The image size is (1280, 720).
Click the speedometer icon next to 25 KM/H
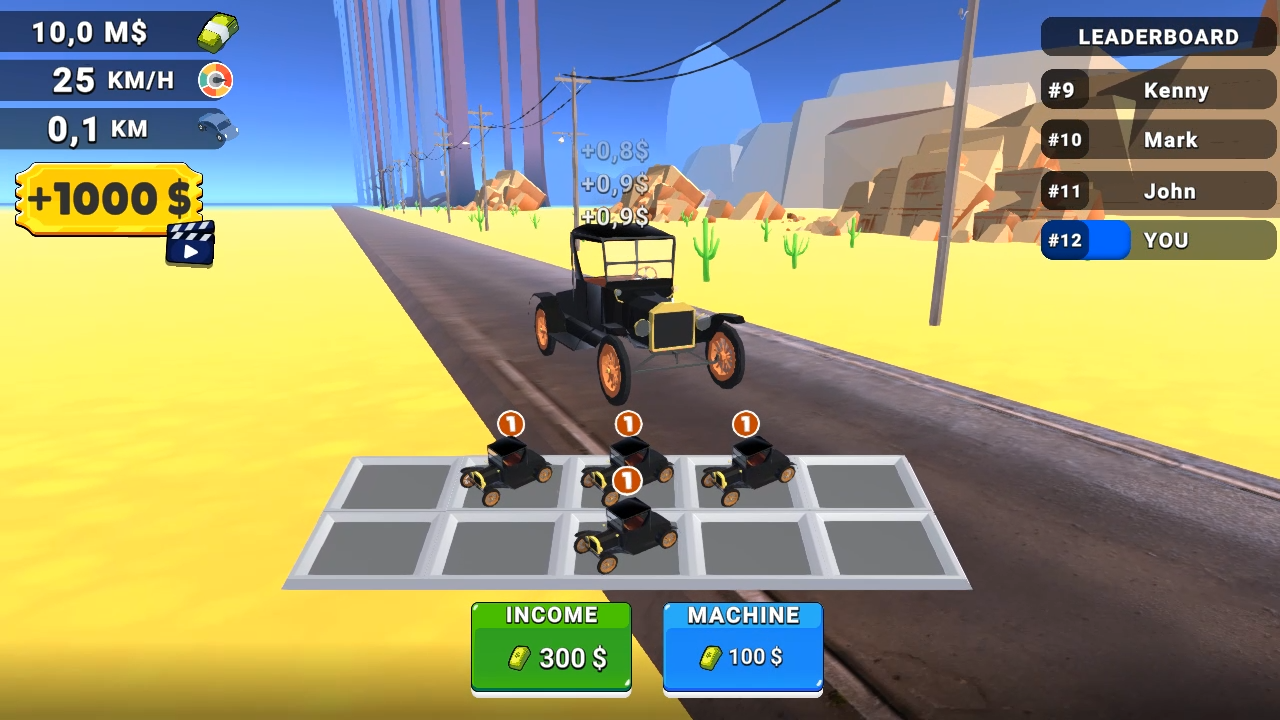pyautogui.click(x=216, y=79)
